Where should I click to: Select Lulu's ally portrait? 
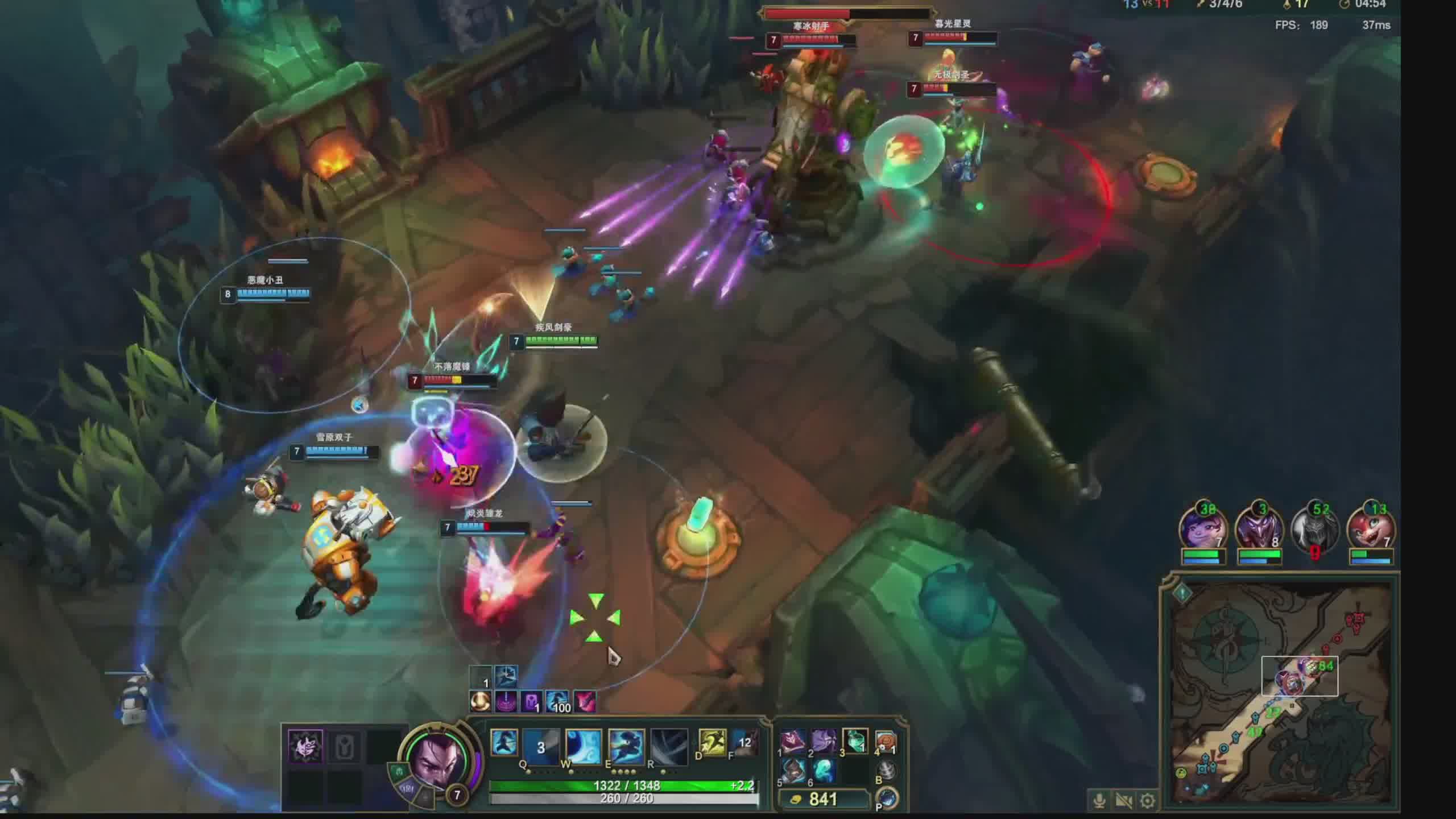1202,529
